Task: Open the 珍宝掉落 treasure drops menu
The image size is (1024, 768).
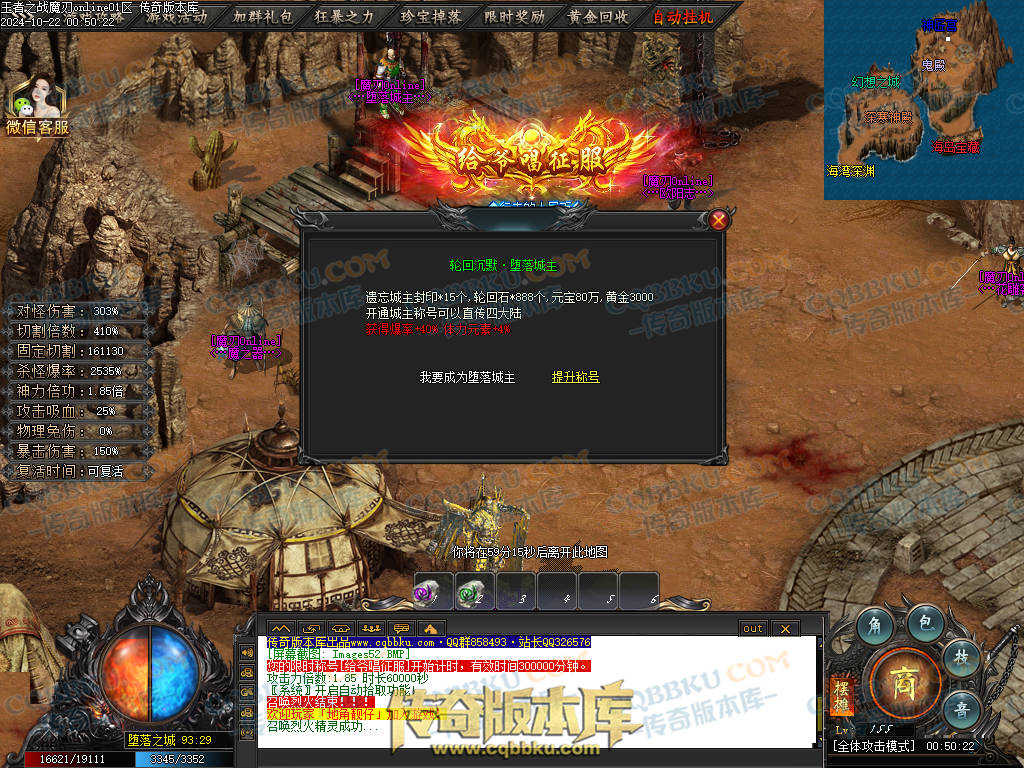Action: click(430, 16)
